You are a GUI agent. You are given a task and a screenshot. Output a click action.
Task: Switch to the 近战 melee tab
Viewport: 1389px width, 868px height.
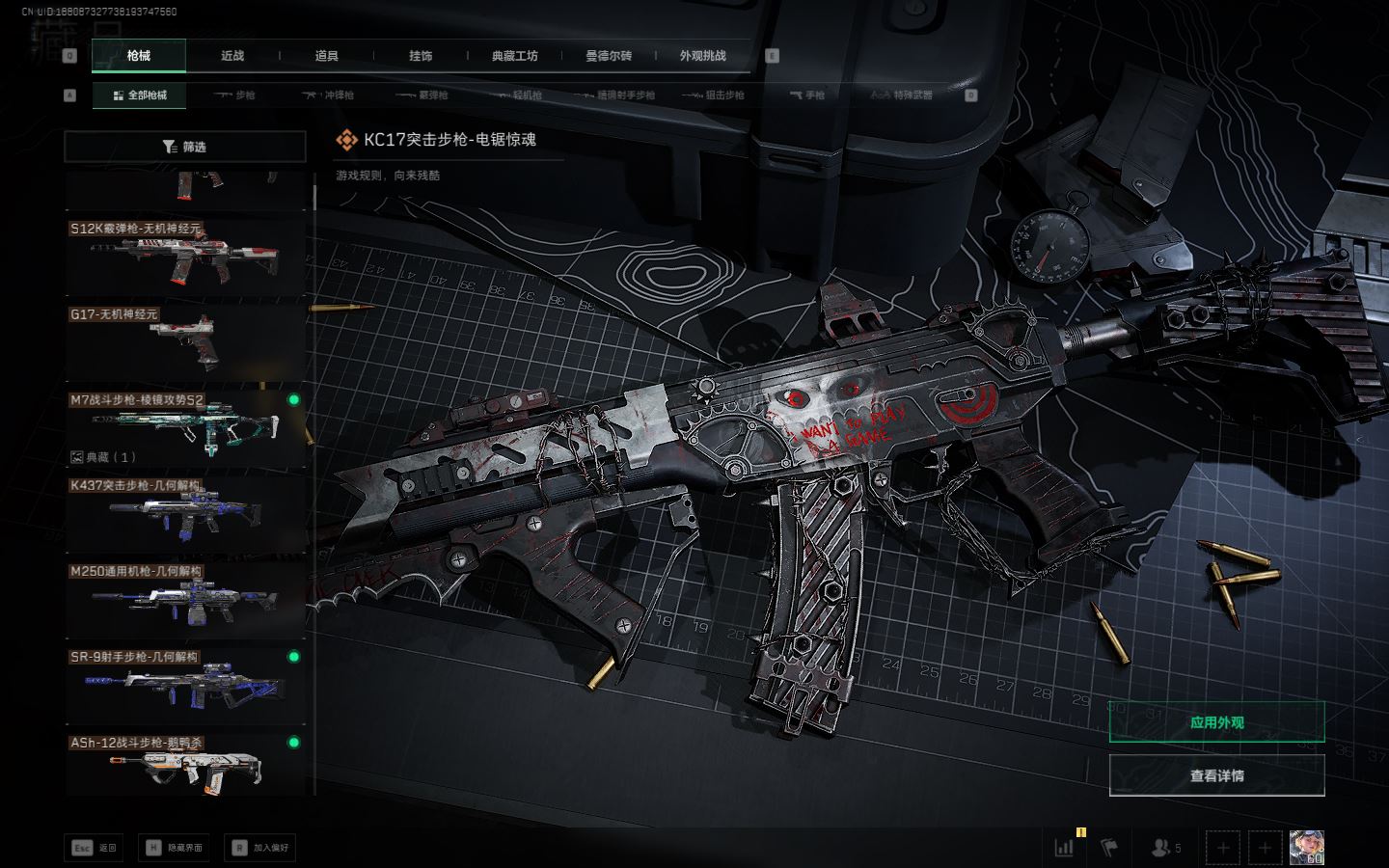[x=232, y=56]
